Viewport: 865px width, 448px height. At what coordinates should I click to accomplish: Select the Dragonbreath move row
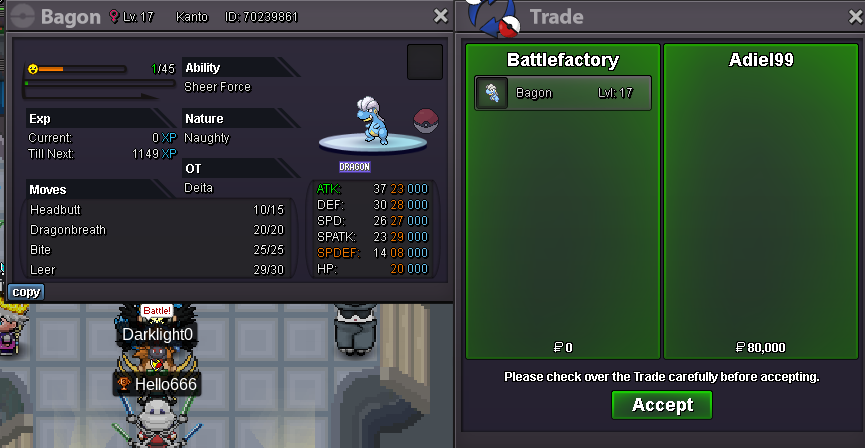pos(157,230)
